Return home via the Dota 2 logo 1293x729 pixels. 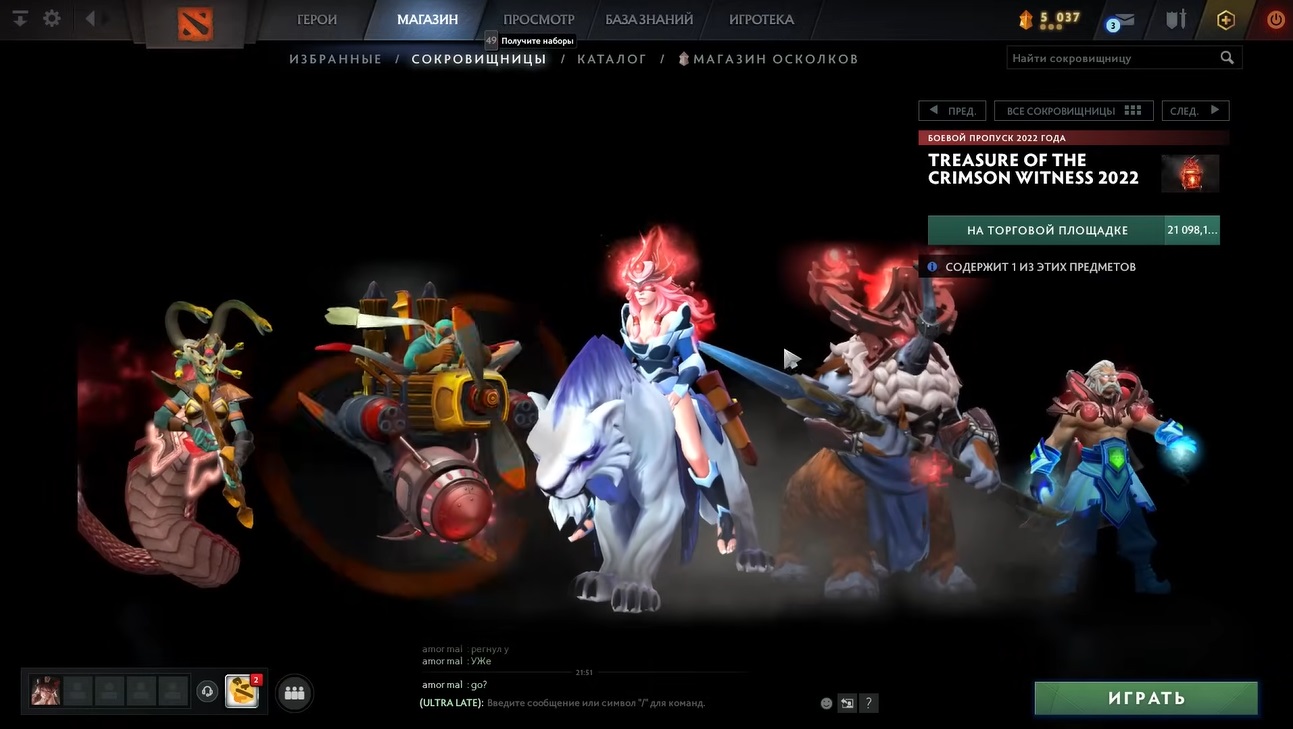click(195, 21)
